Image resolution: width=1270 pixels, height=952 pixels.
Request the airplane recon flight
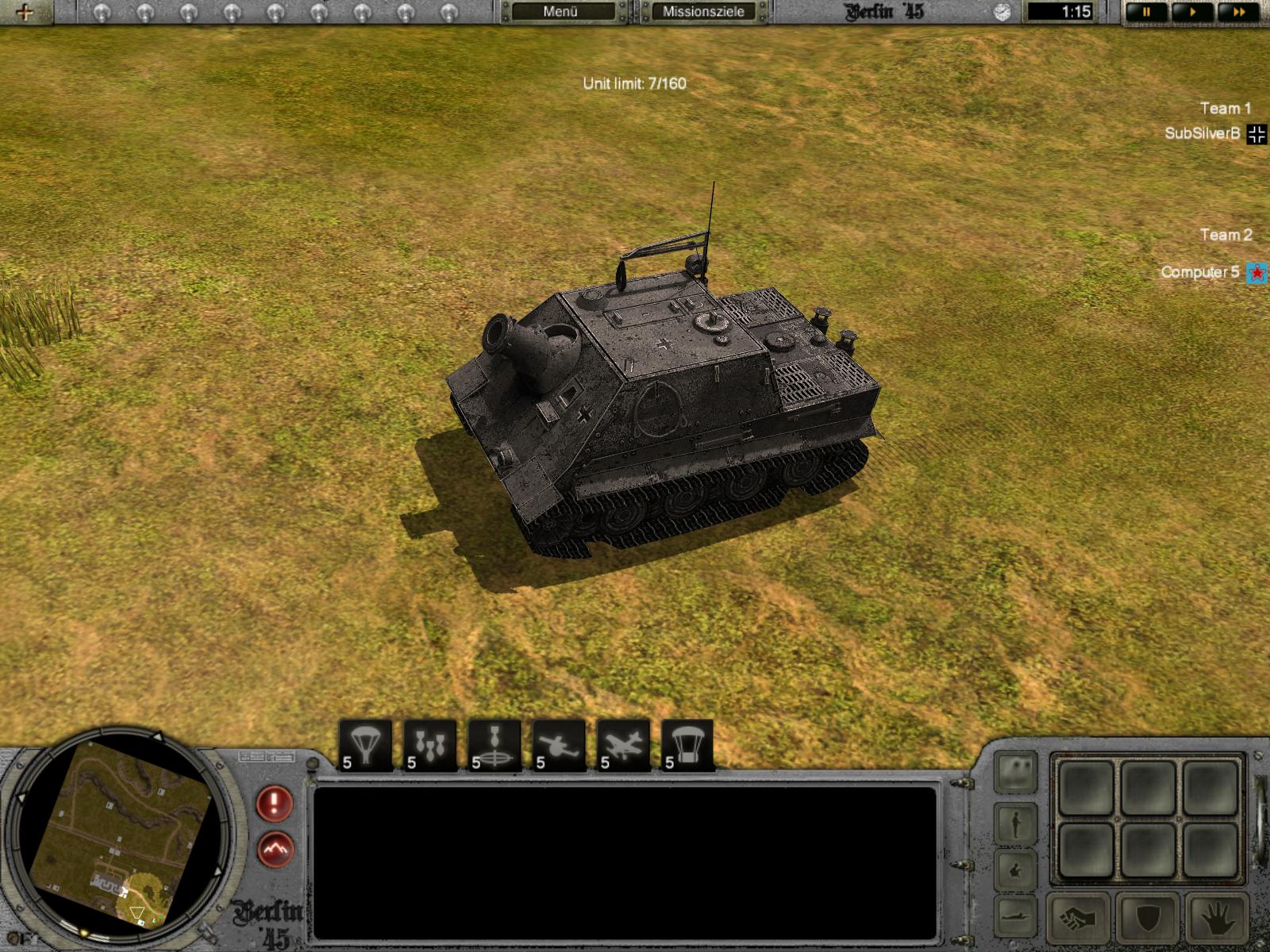coord(623,746)
